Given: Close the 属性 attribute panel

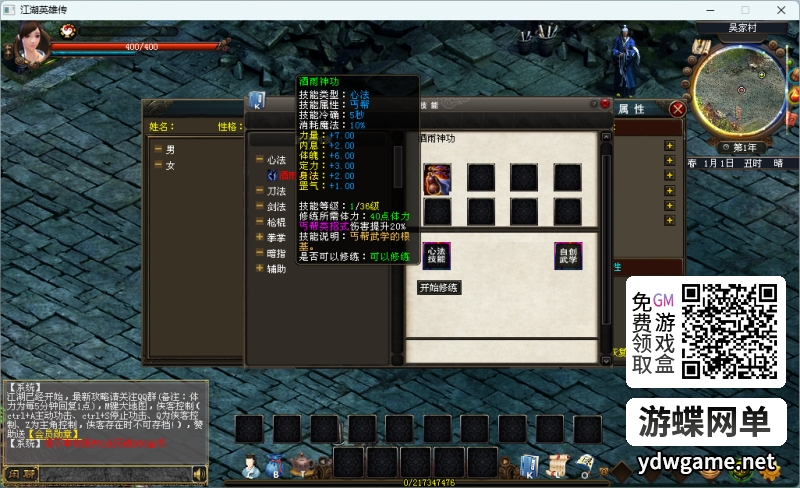Looking at the screenshot, I should pos(678,109).
